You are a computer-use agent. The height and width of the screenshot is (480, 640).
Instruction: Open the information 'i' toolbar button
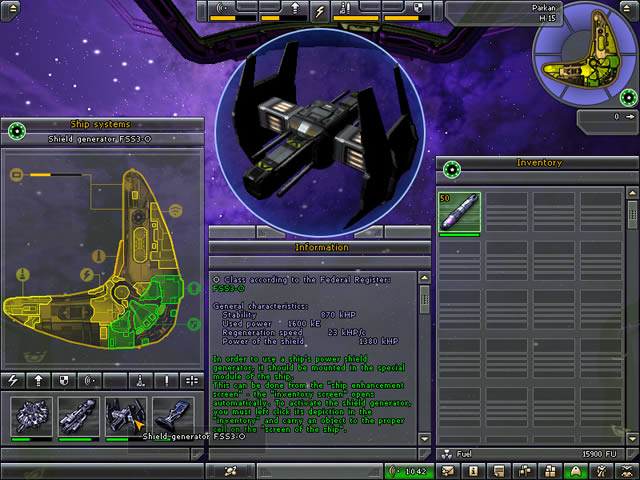pos(474,470)
